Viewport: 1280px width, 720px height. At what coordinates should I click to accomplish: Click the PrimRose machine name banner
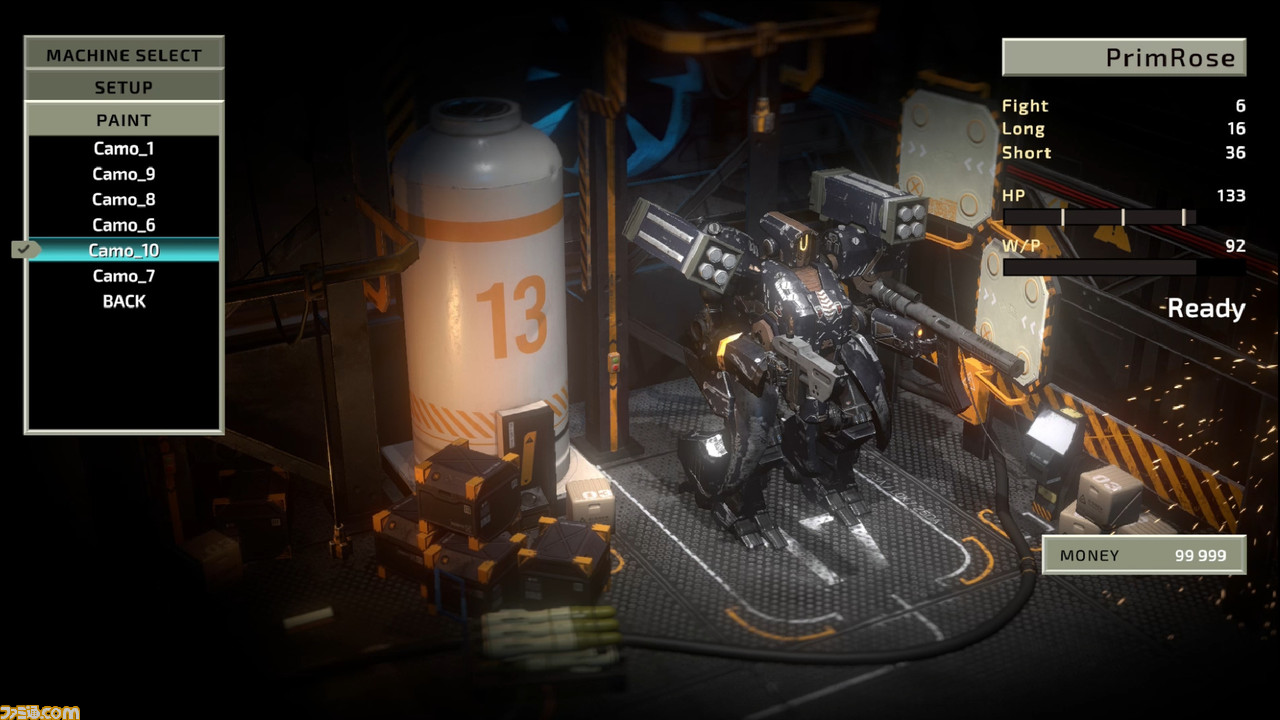tap(1123, 57)
